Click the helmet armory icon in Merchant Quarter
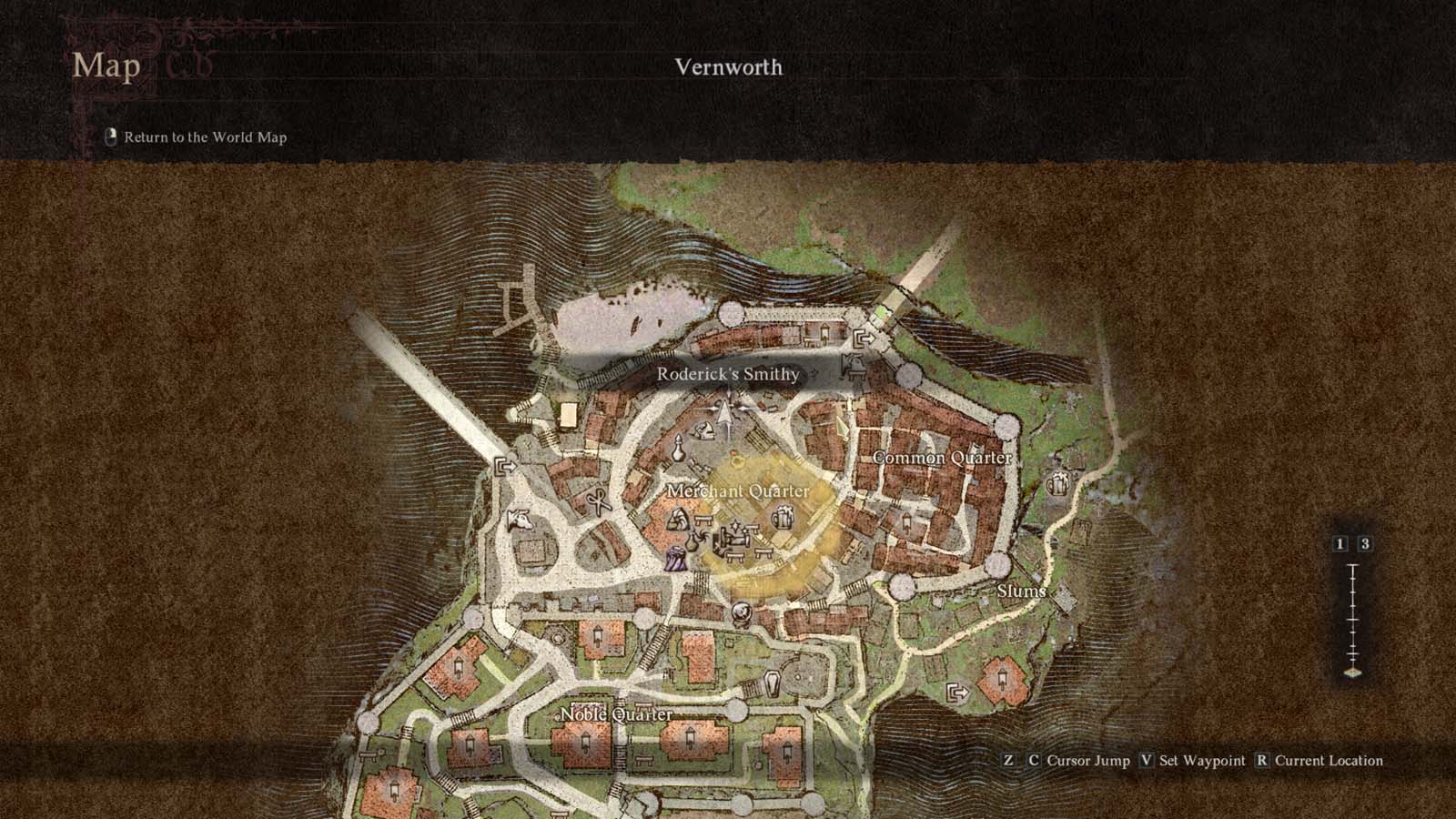 pos(704,430)
